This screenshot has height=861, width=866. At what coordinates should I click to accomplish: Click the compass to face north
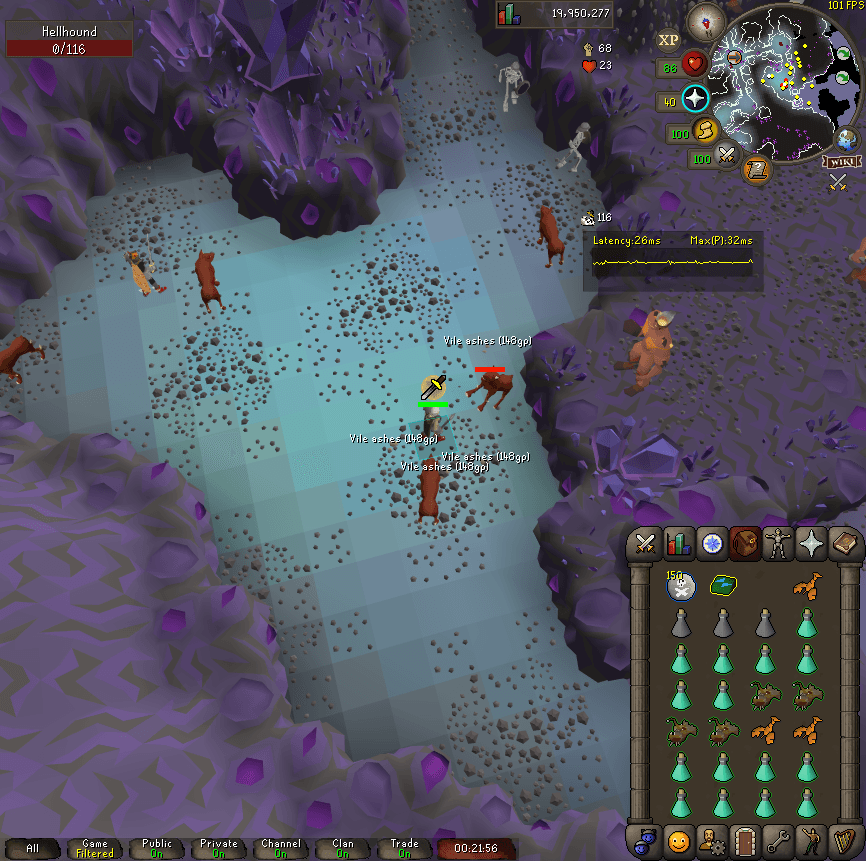(x=713, y=17)
